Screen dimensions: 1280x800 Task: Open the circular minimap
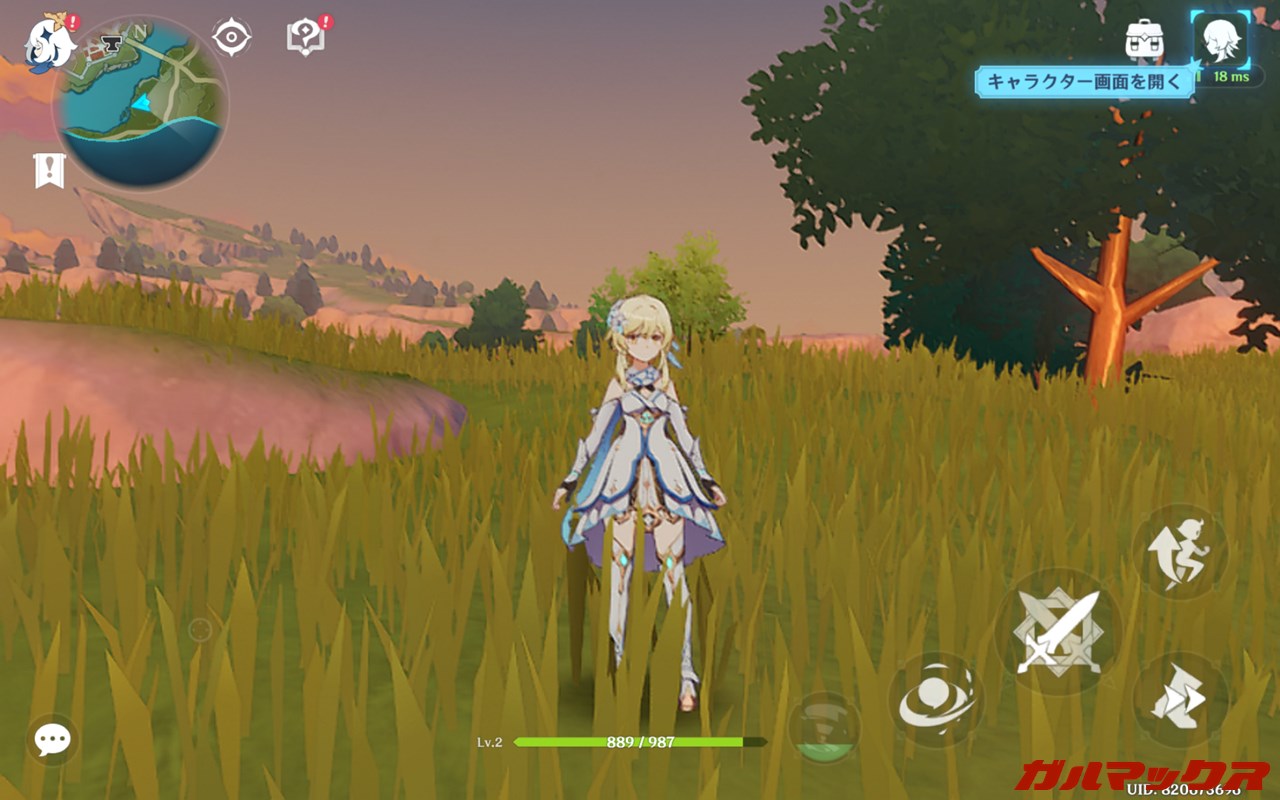tap(141, 102)
